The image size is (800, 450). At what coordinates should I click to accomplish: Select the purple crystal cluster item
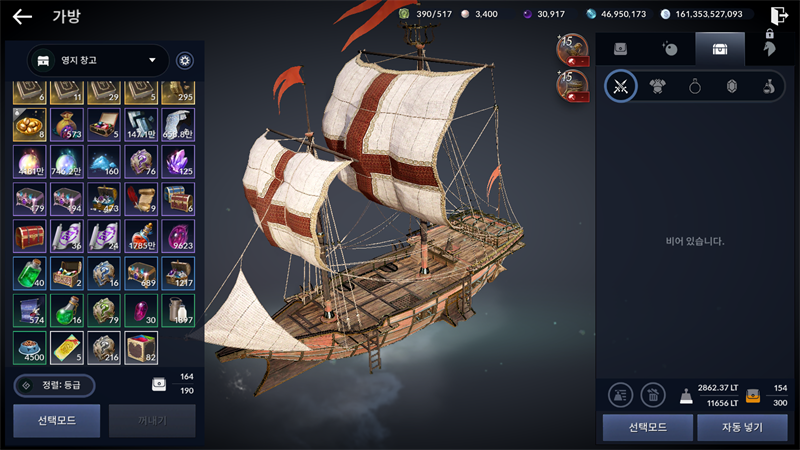(x=179, y=161)
